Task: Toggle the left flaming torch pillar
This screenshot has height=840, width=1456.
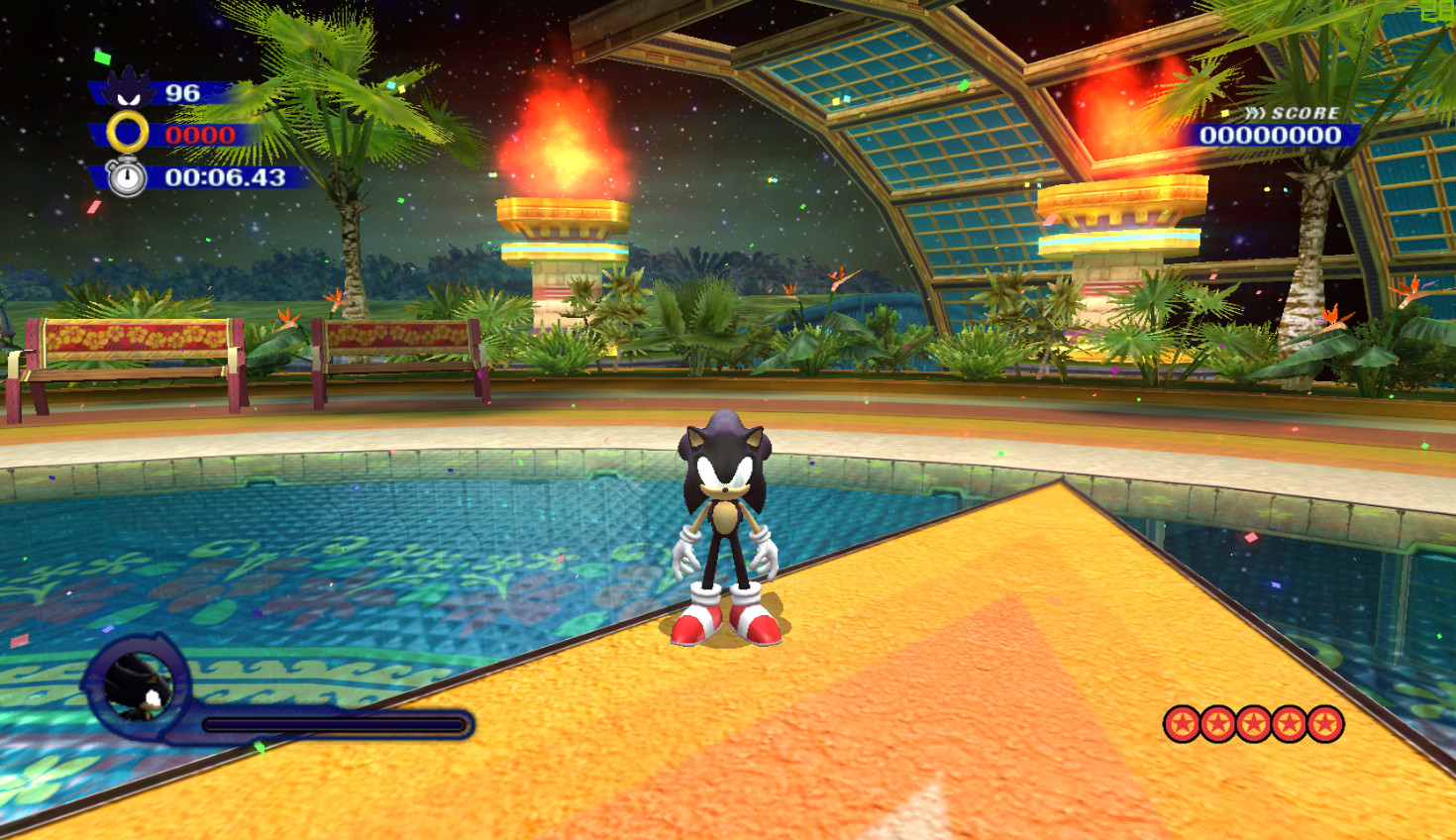Action: click(561, 188)
